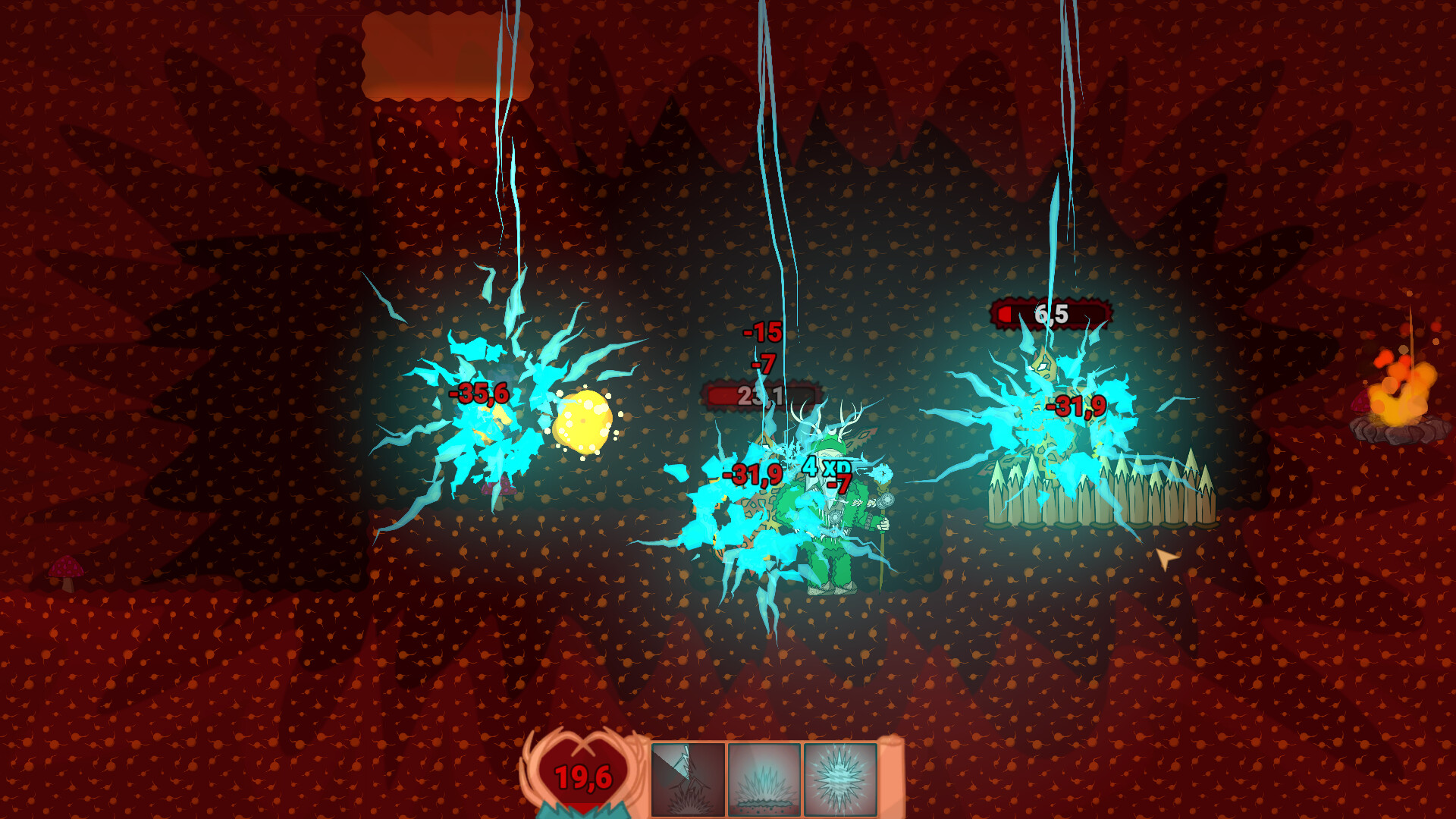Click the -31,9 damage number on the right

point(1077,406)
